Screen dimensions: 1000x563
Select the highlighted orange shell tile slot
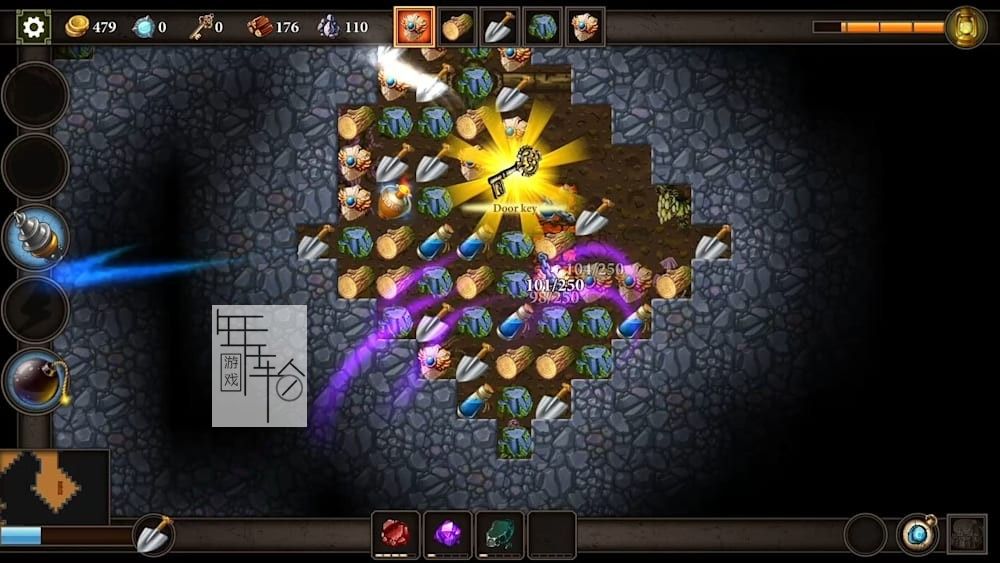pos(414,27)
